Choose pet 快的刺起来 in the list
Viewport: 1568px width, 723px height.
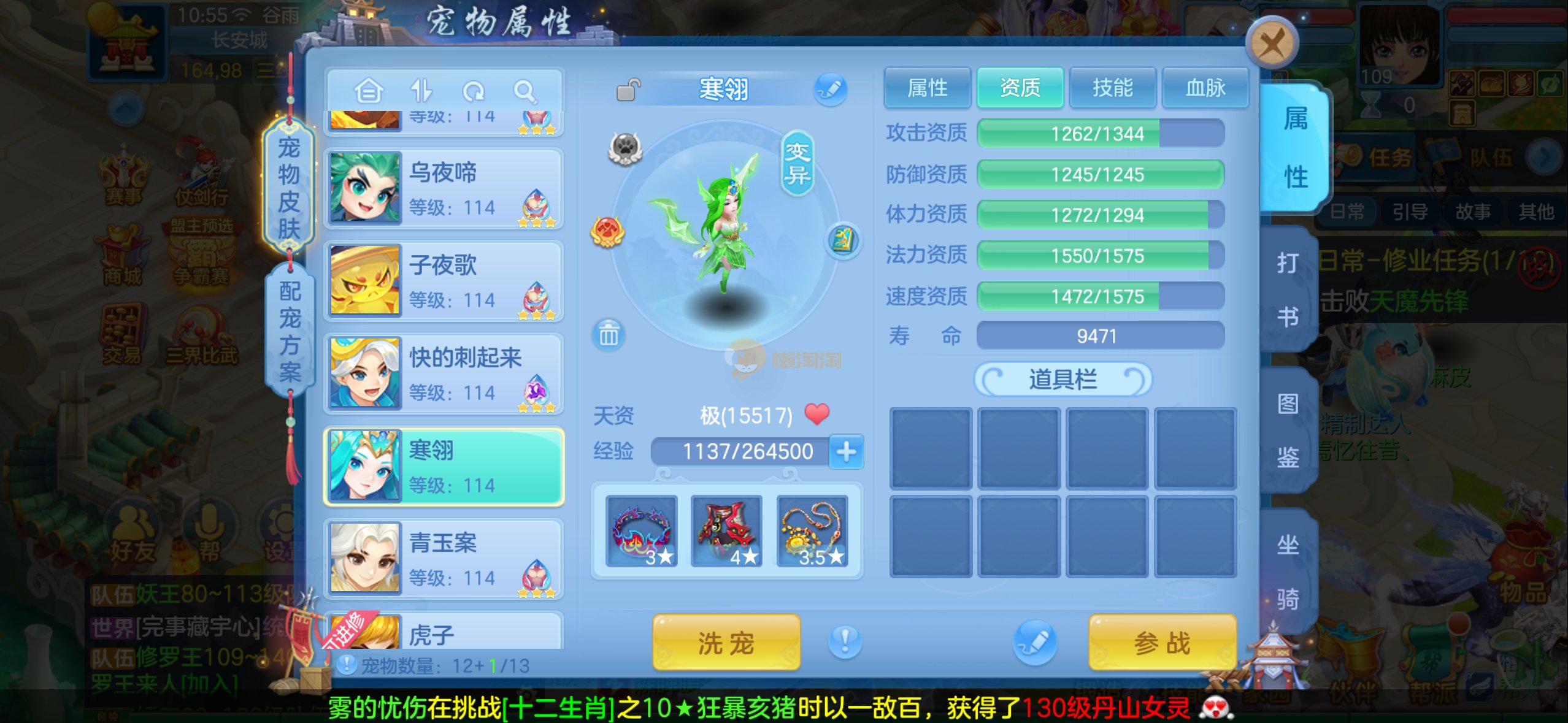pyautogui.click(x=444, y=374)
